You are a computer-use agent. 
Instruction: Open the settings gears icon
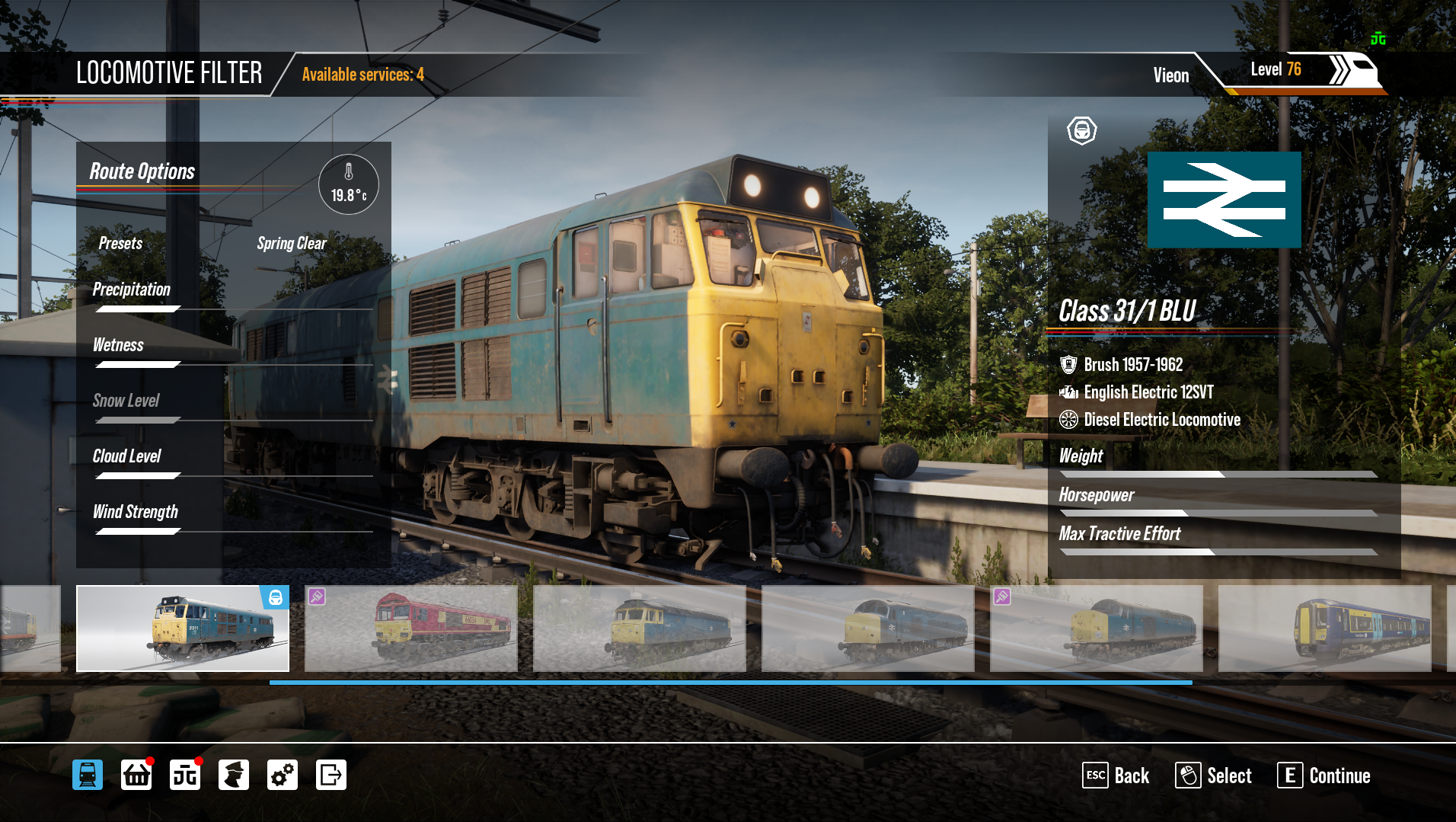[283, 775]
